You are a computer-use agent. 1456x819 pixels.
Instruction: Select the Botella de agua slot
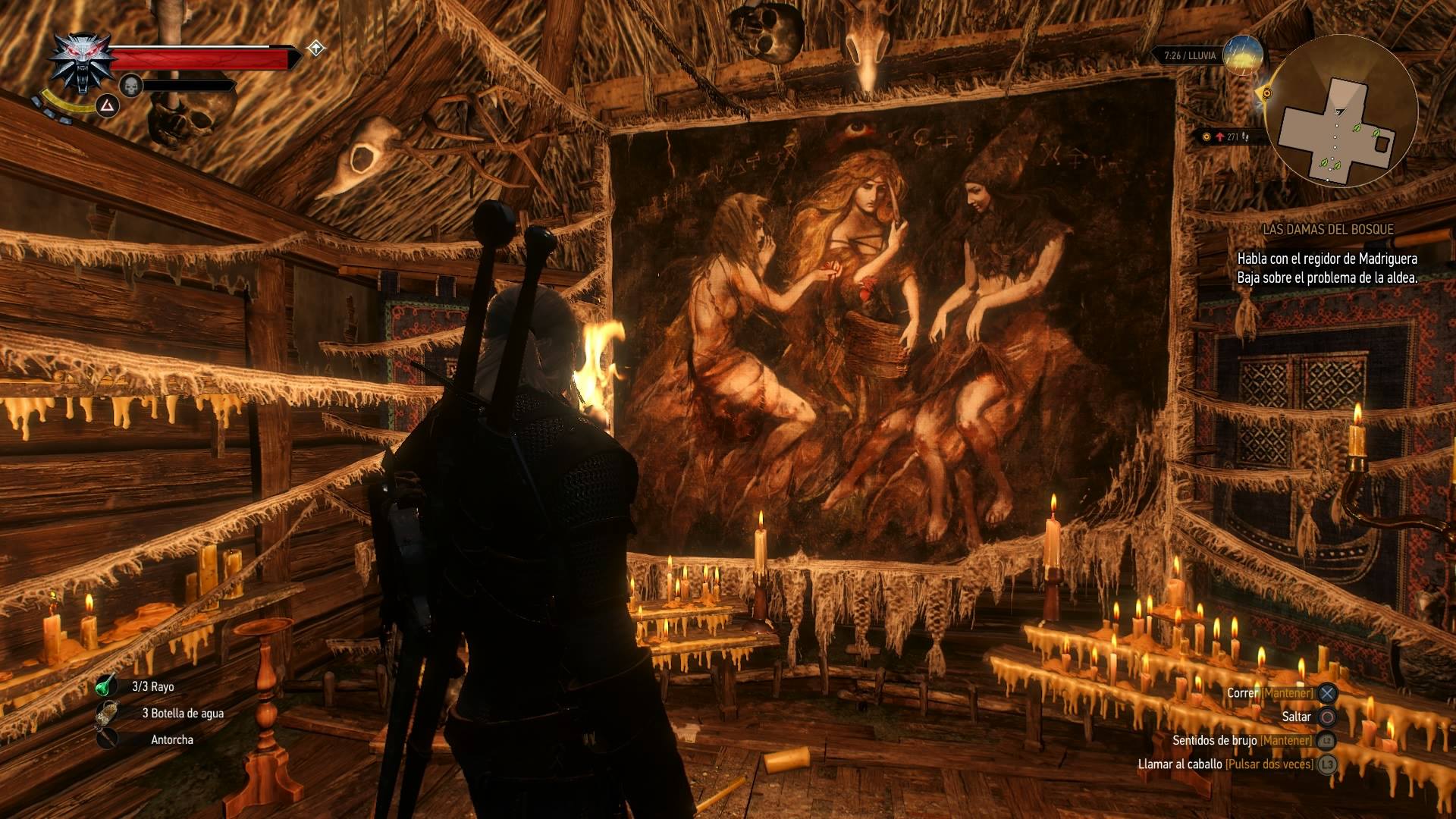click(x=108, y=713)
